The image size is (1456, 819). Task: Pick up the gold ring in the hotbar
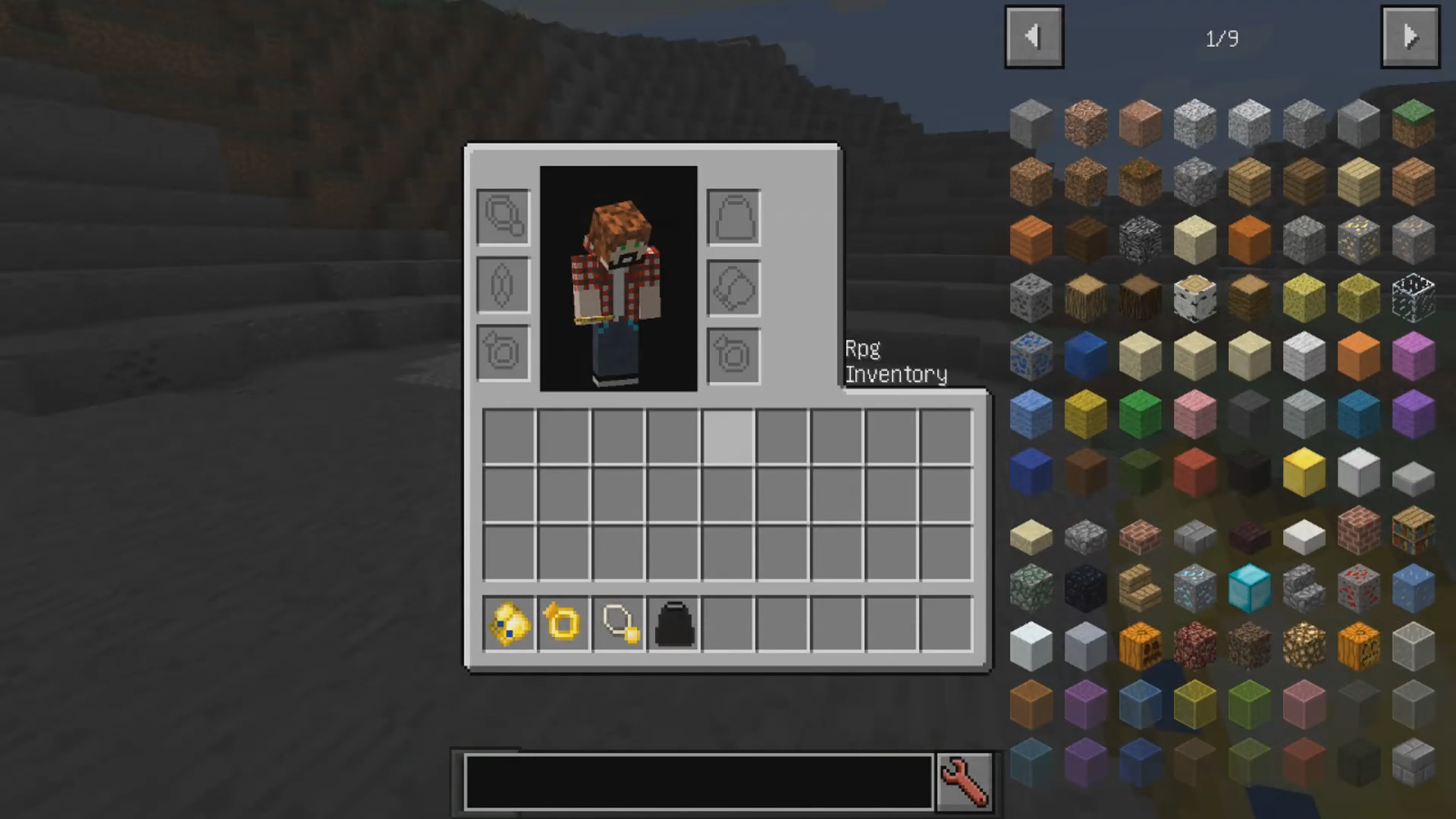[x=563, y=624]
